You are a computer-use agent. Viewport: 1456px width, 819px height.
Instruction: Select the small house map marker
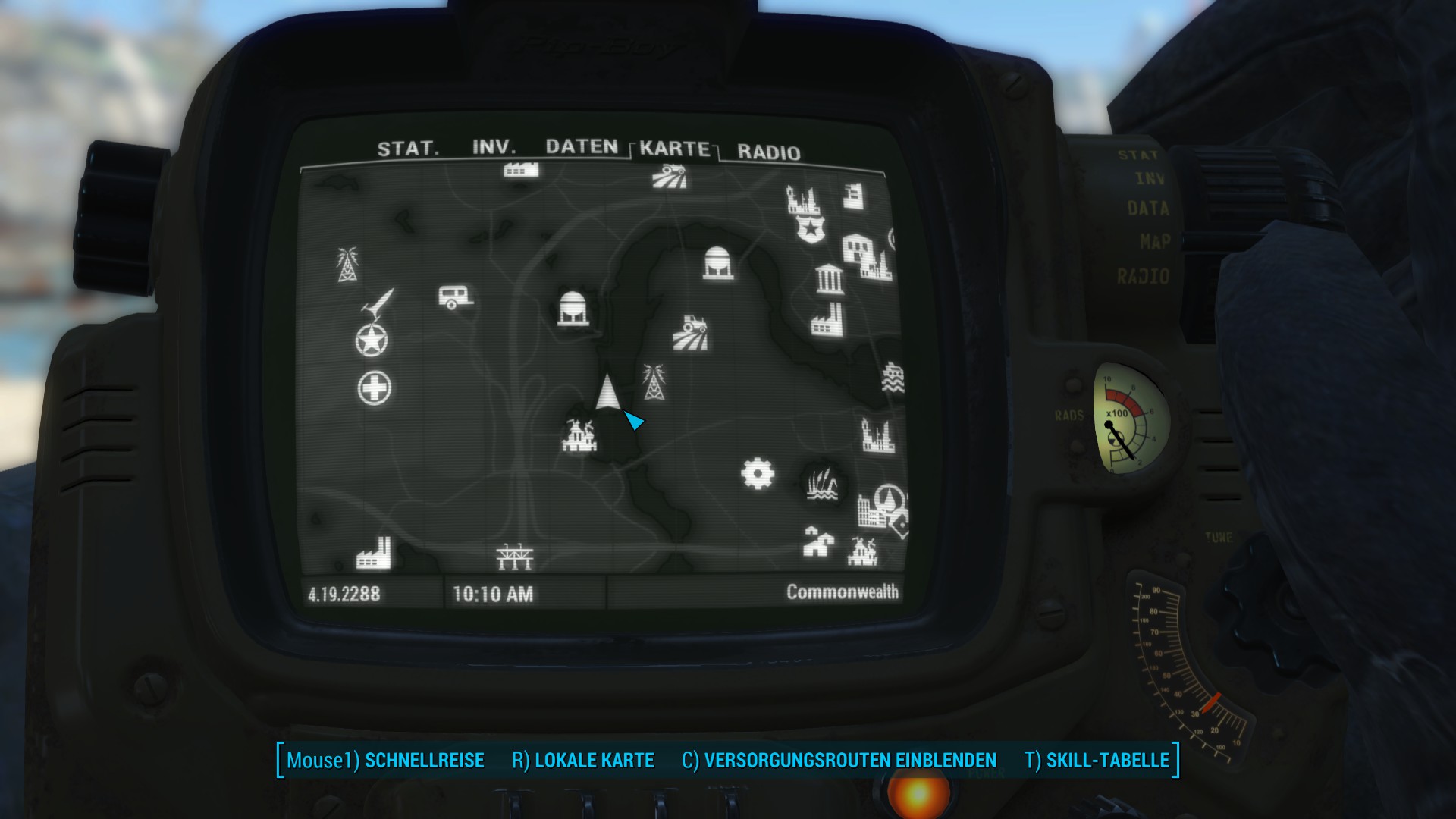[x=817, y=541]
